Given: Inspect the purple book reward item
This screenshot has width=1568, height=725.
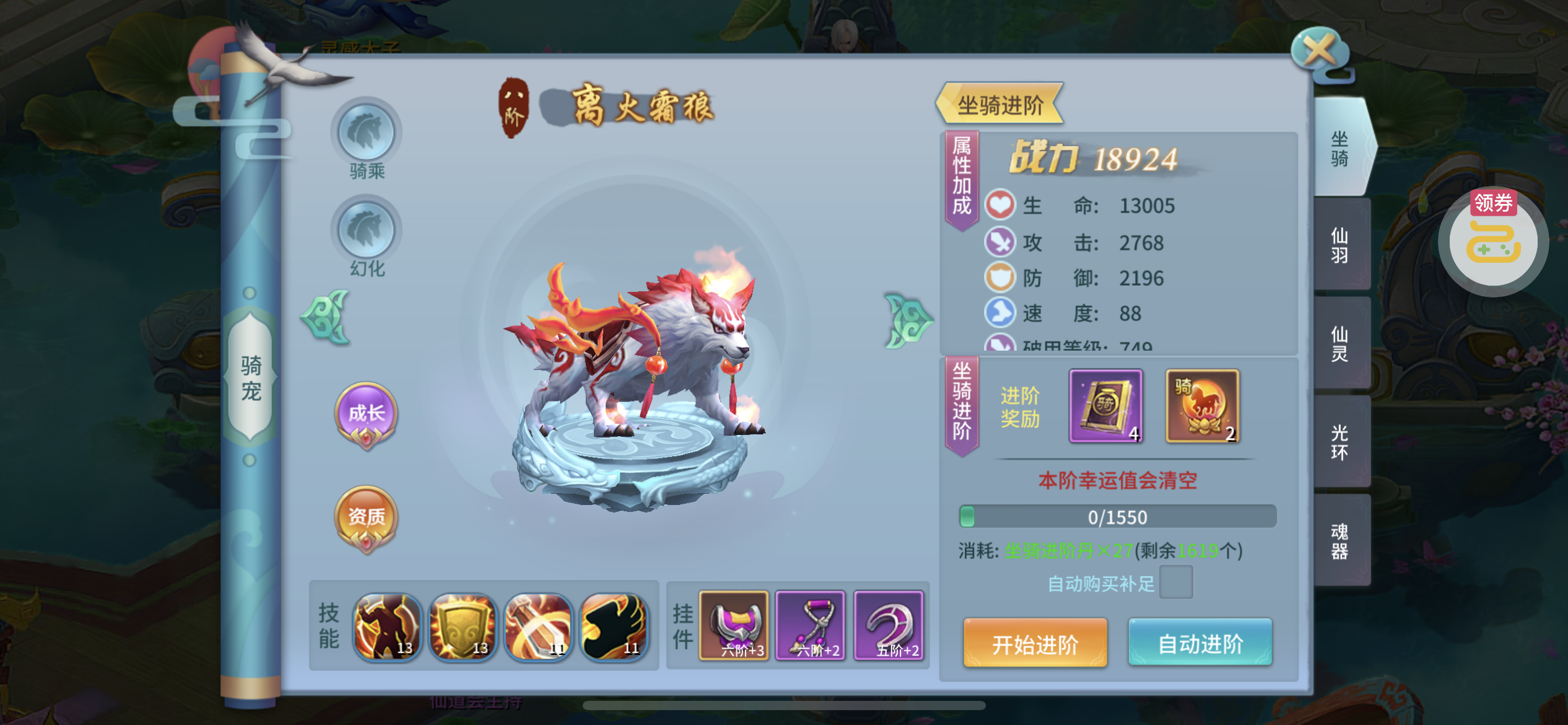Looking at the screenshot, I should (x=1105, y=406).
